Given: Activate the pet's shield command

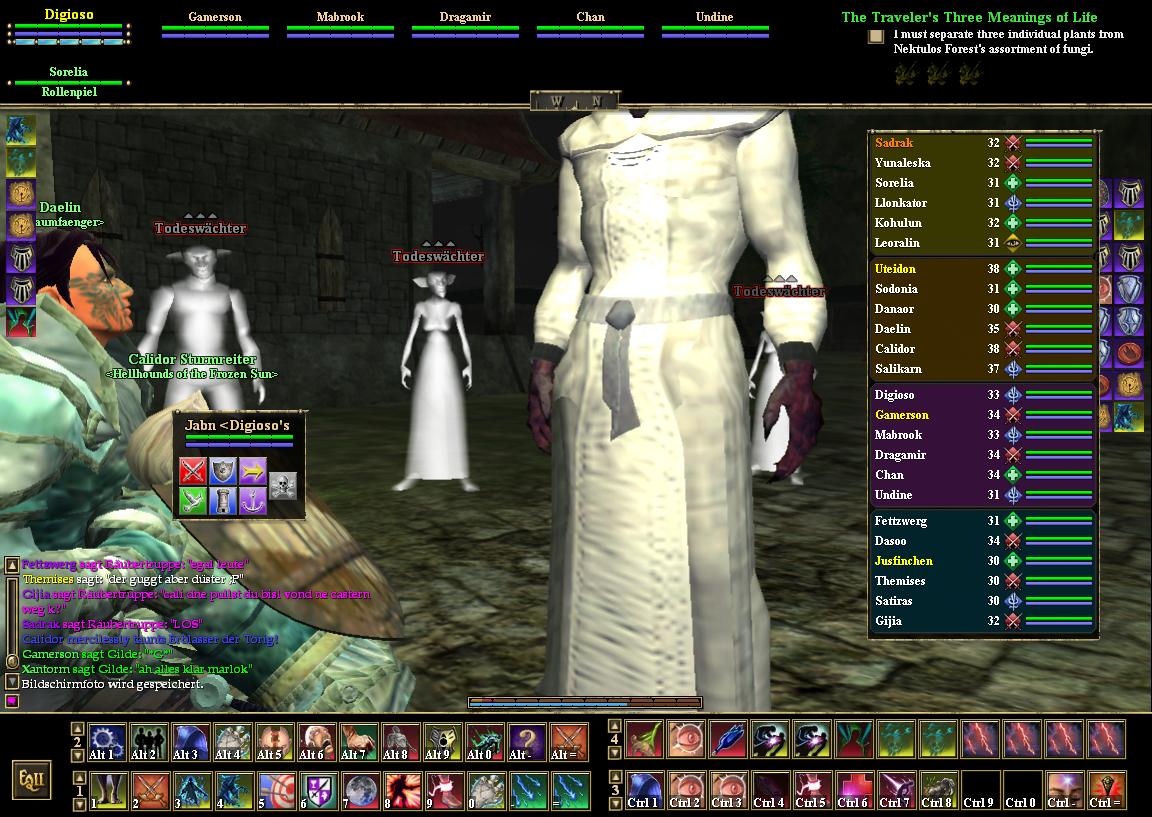Looking at the screenshot, I should tap(222, 470).
